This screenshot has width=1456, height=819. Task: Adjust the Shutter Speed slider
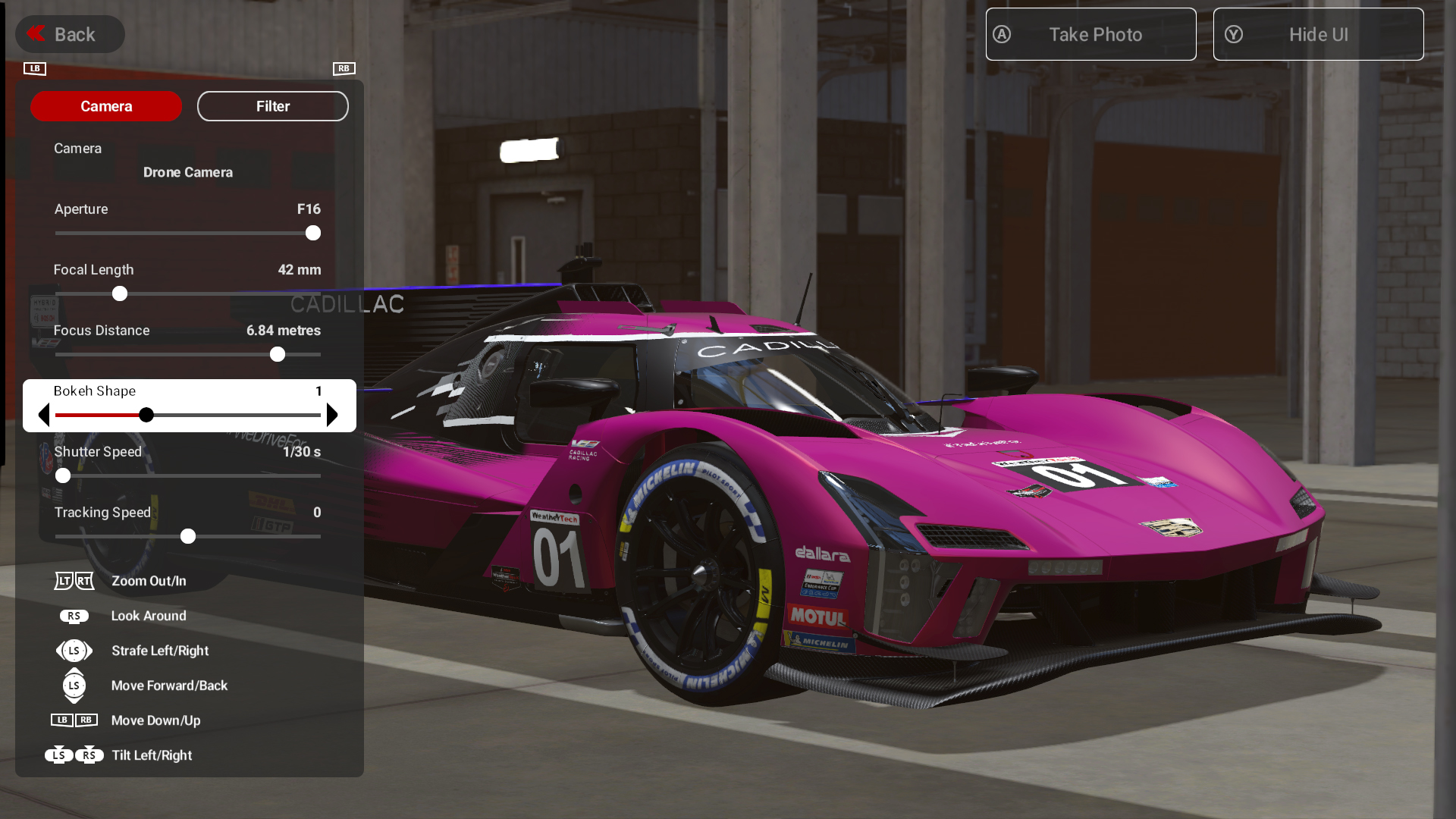[63, 475]
